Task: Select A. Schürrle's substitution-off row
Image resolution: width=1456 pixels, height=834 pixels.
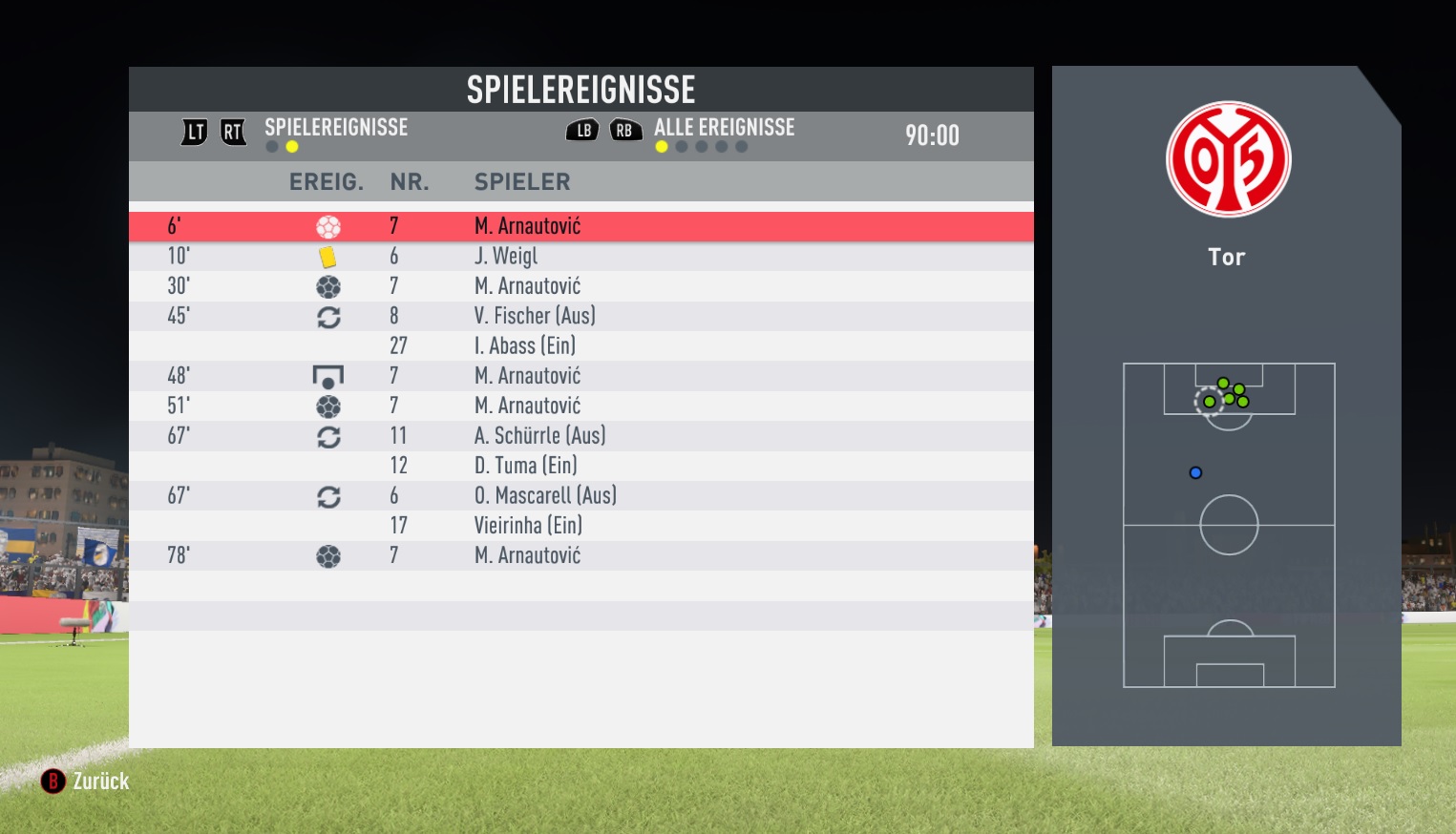Action: click(x=580, y=436)
